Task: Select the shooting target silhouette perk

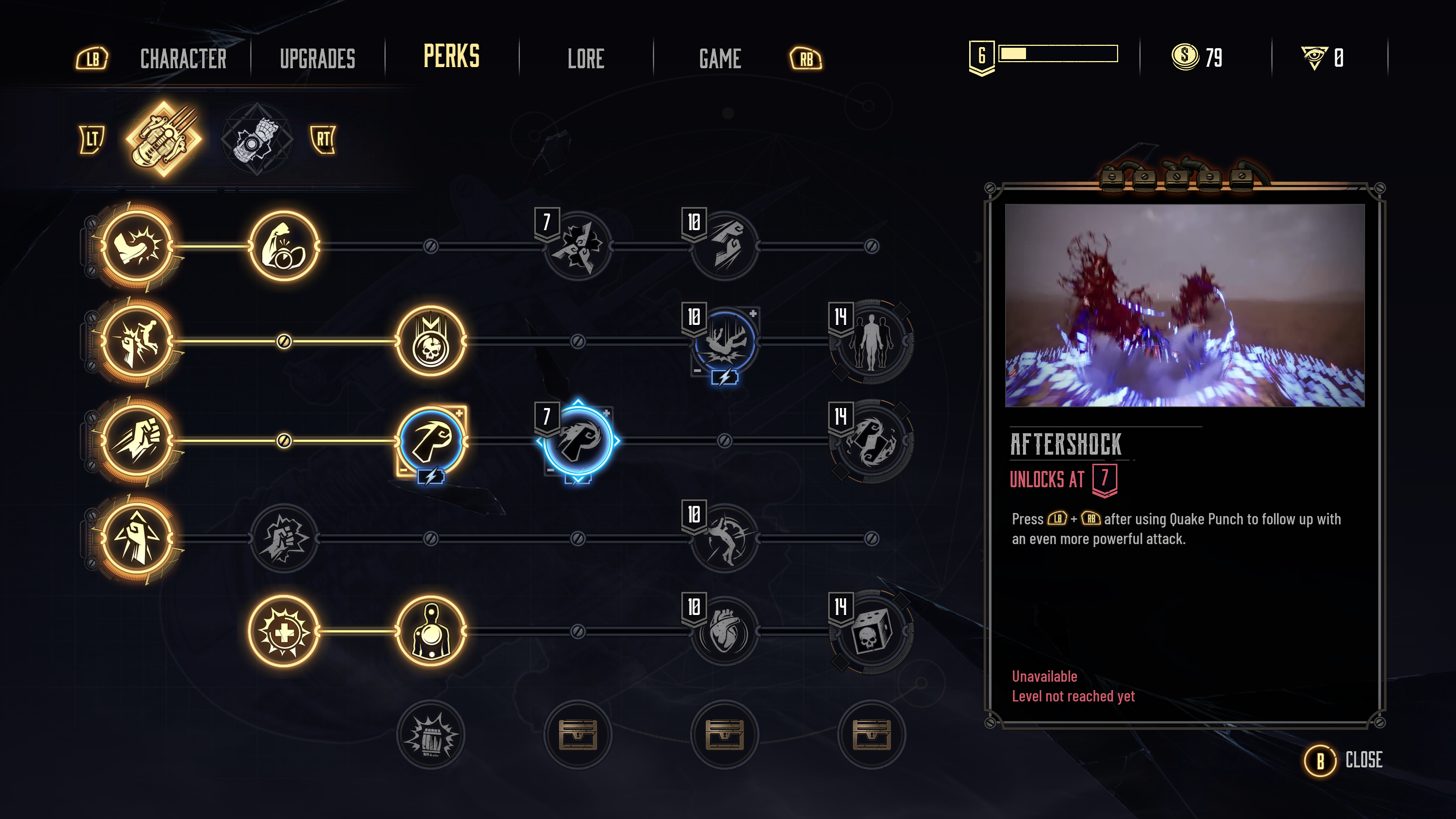Action: click(x=431, y=631)
